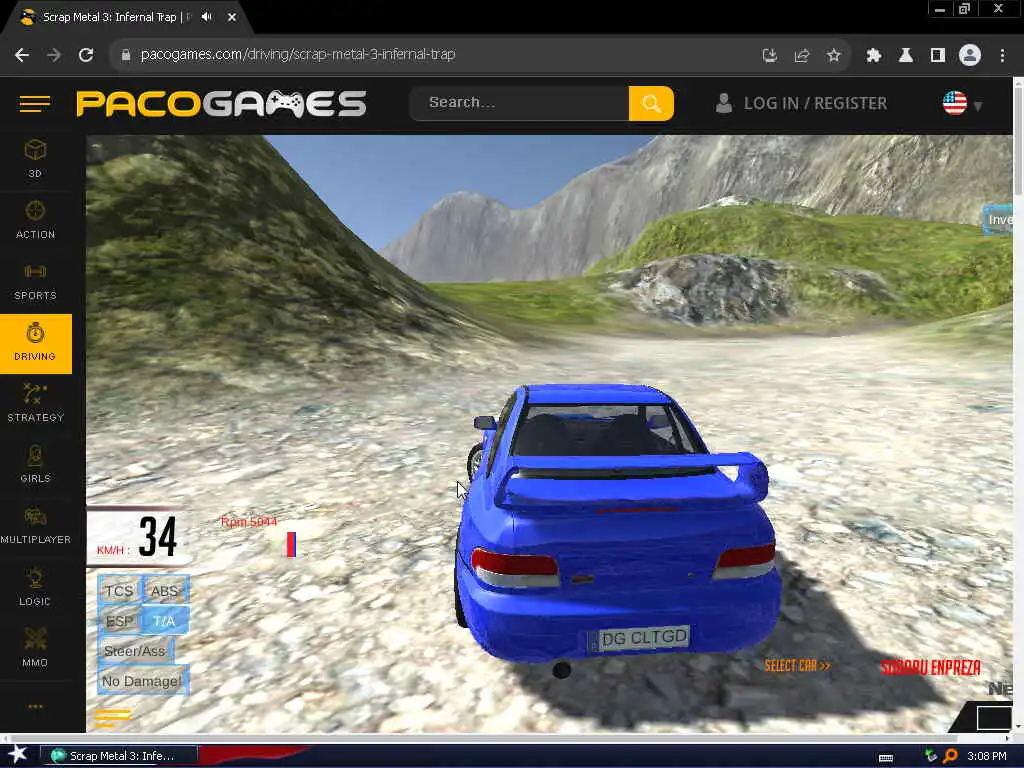Click the No Damage! option
Viewport: 1024px width, 768px height.
(142, 681)
